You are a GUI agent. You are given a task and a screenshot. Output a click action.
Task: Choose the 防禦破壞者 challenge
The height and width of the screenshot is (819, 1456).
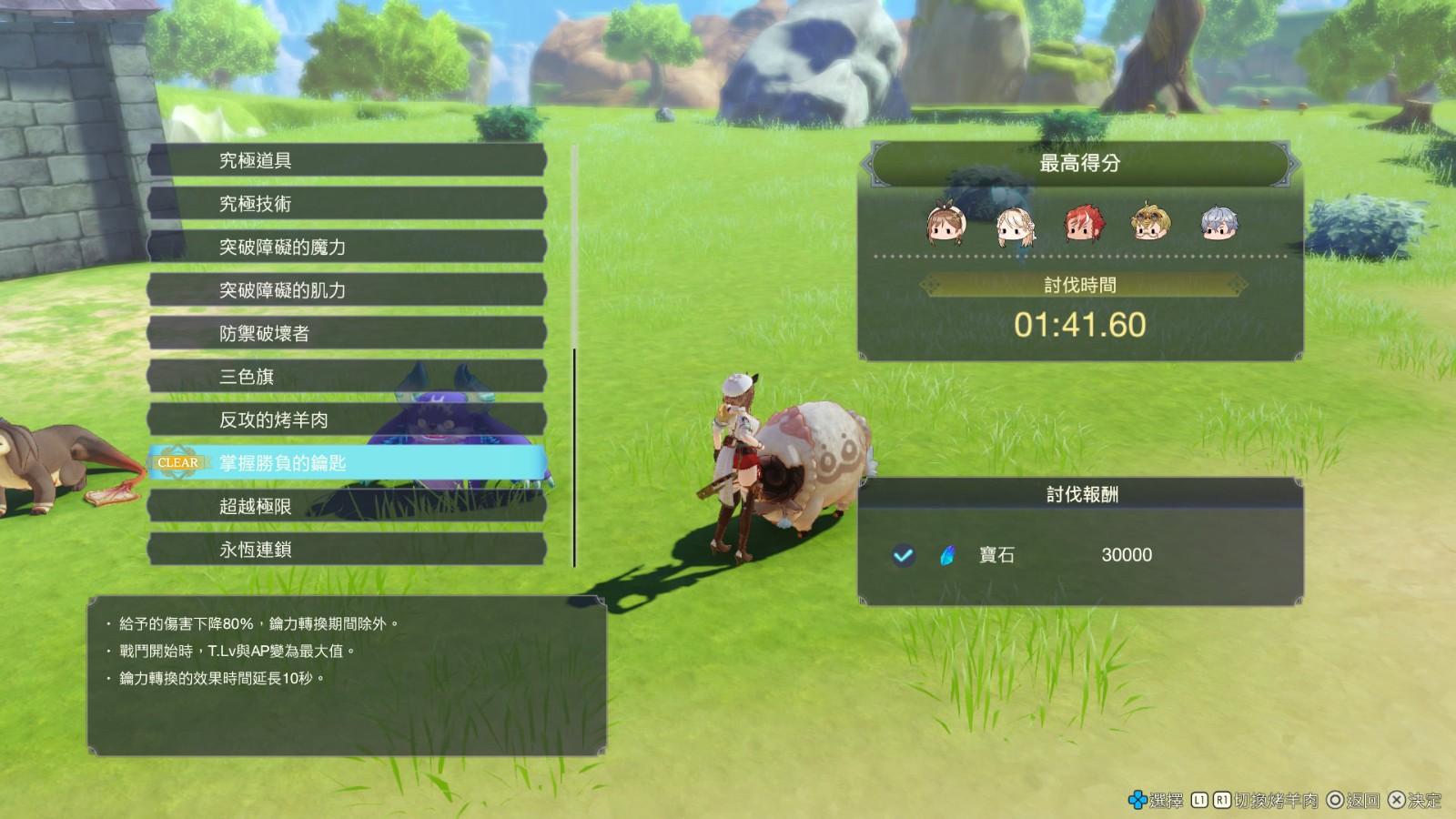tap(346, 333)
